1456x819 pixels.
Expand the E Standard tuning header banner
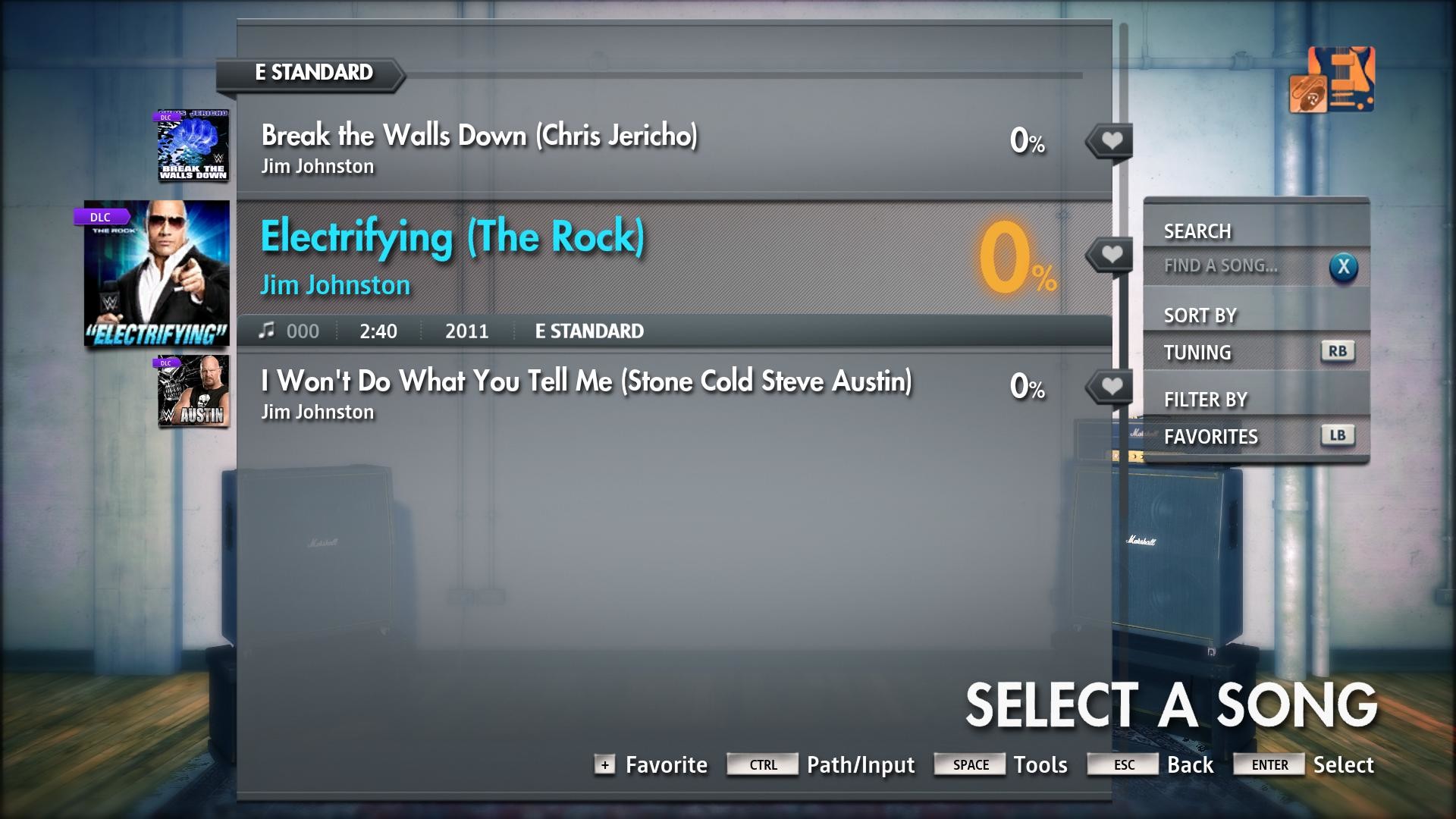(309, 74)
